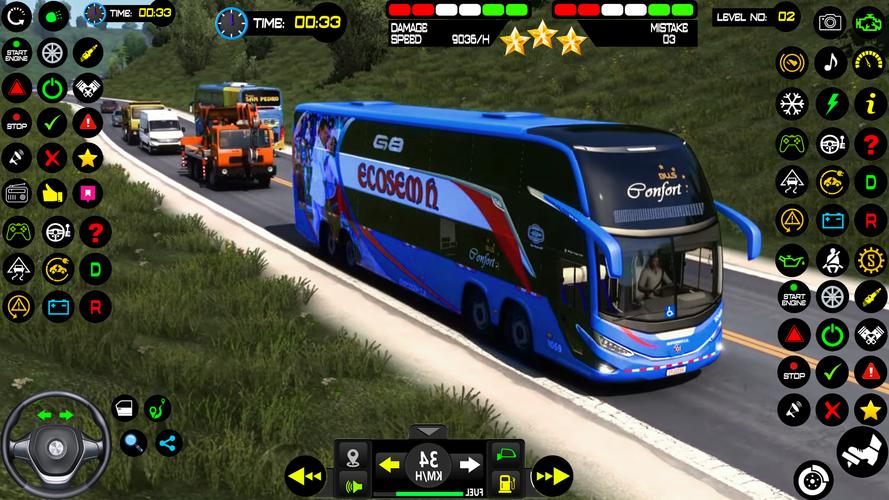Click the yellow thumbs-up icon
The width and height of the screenshot is (889, 500).
point(53,192)
